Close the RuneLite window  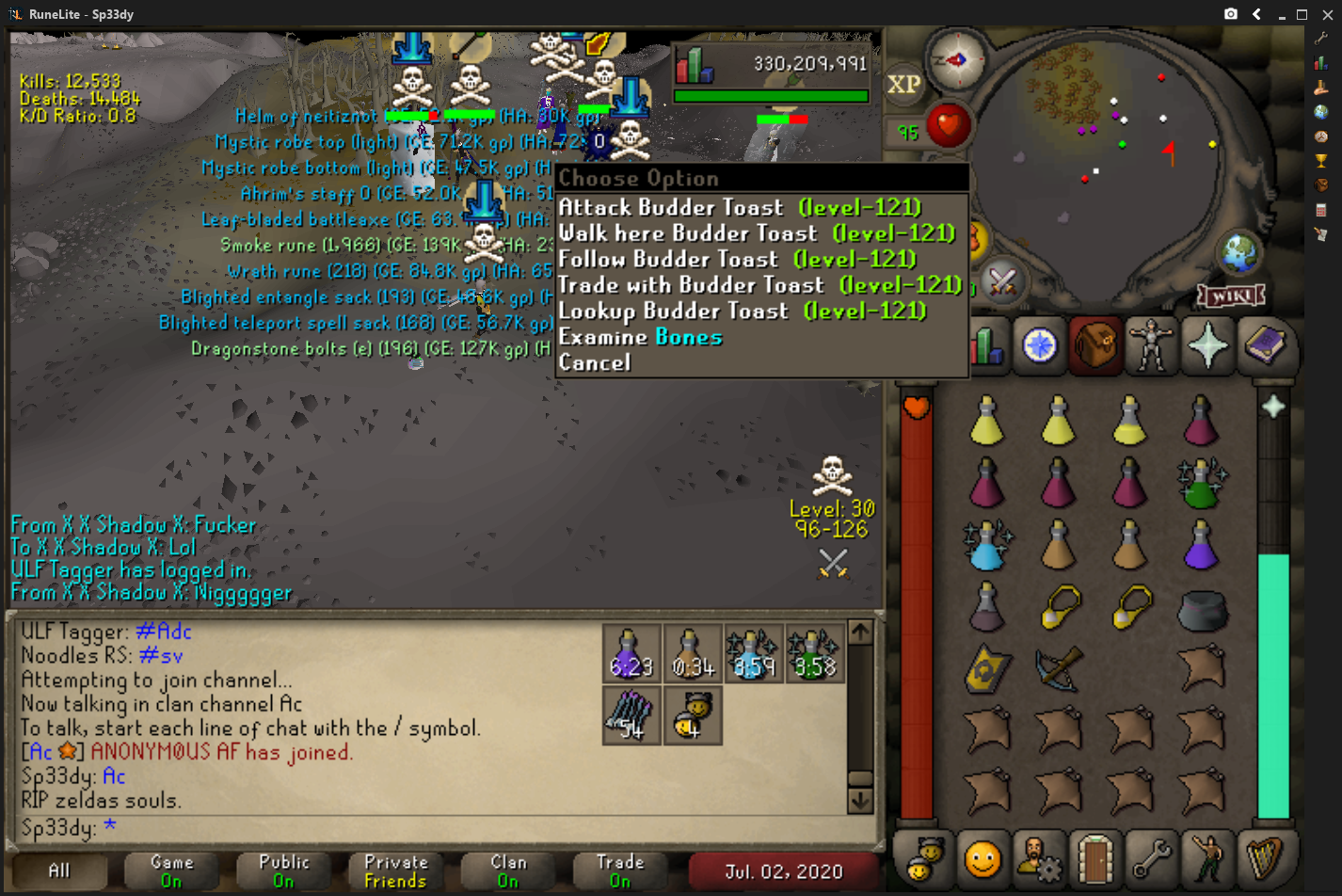[1327, 14]
